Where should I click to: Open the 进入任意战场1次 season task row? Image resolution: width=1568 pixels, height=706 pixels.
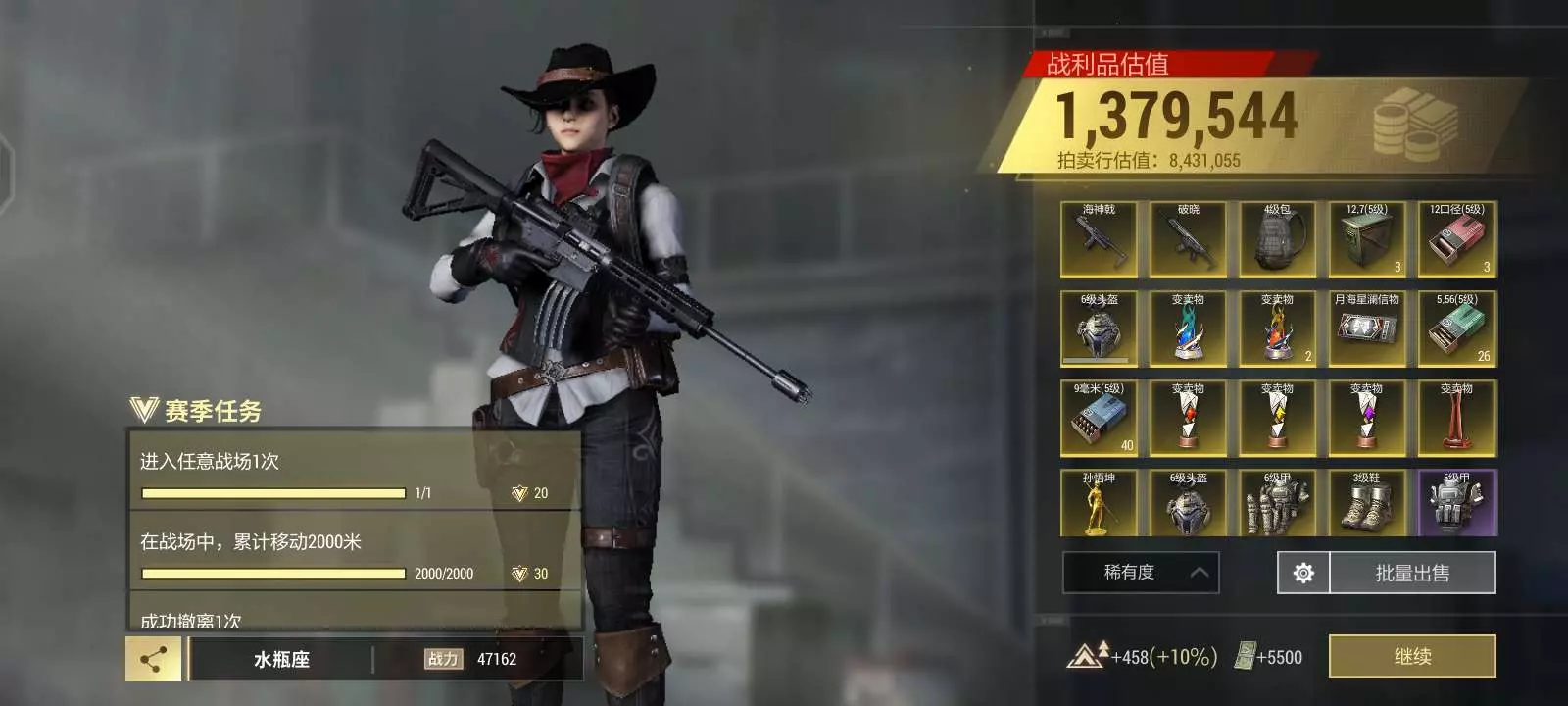(x=355, y=472)
